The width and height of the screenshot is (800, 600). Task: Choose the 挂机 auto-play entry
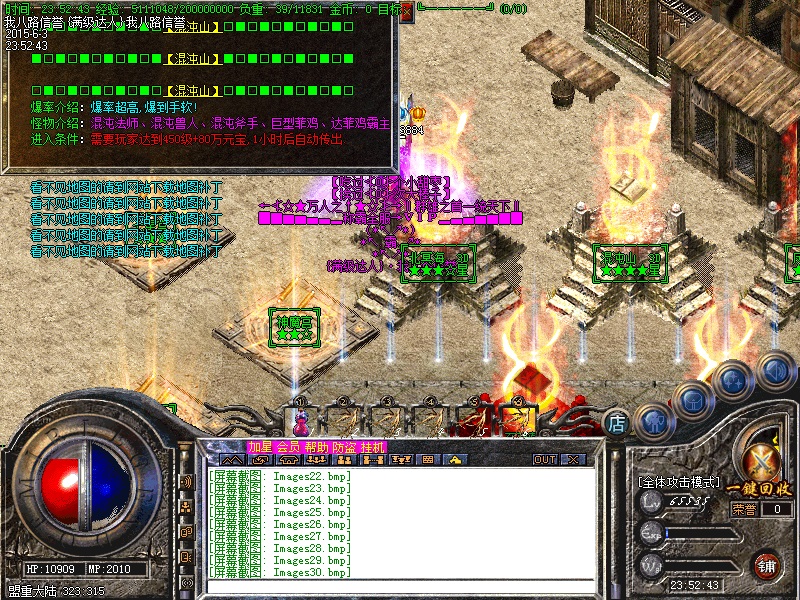pyautogui.click(x=372, y=446)
